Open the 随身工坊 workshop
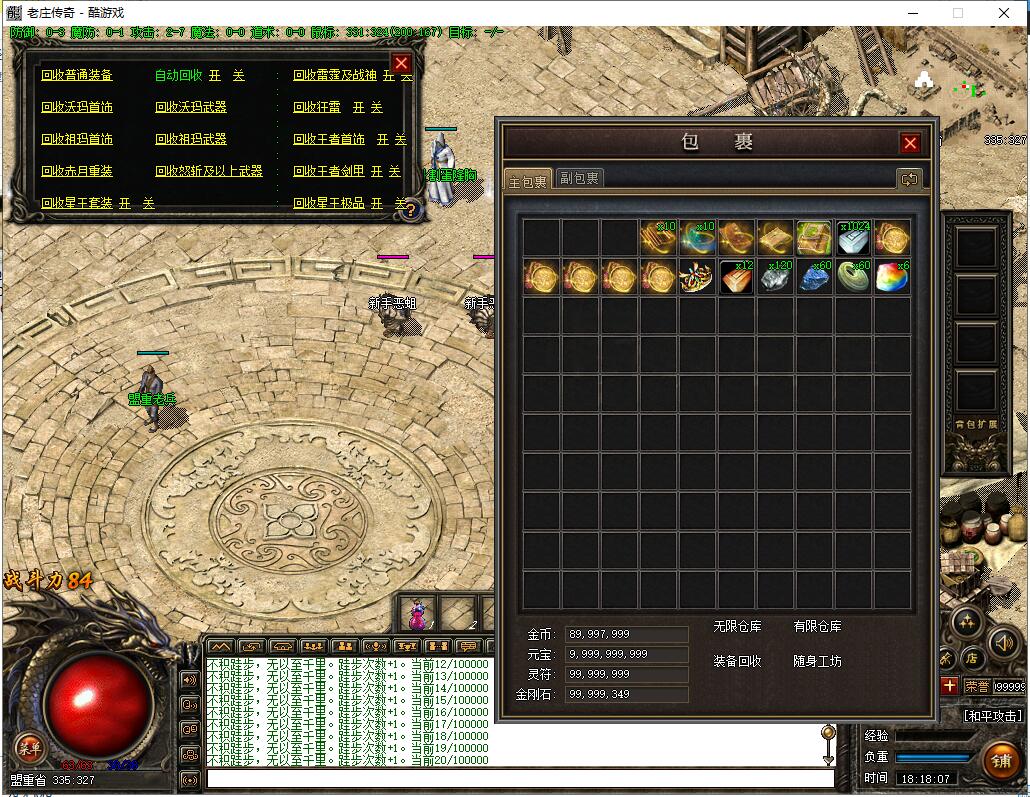 pos(817,661)
